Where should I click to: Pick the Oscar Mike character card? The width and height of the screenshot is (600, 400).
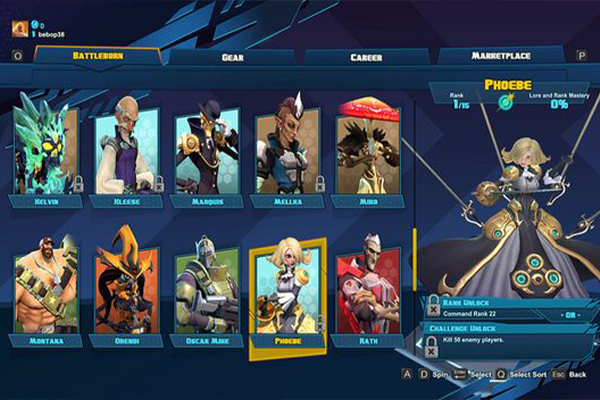click(206, 288)
